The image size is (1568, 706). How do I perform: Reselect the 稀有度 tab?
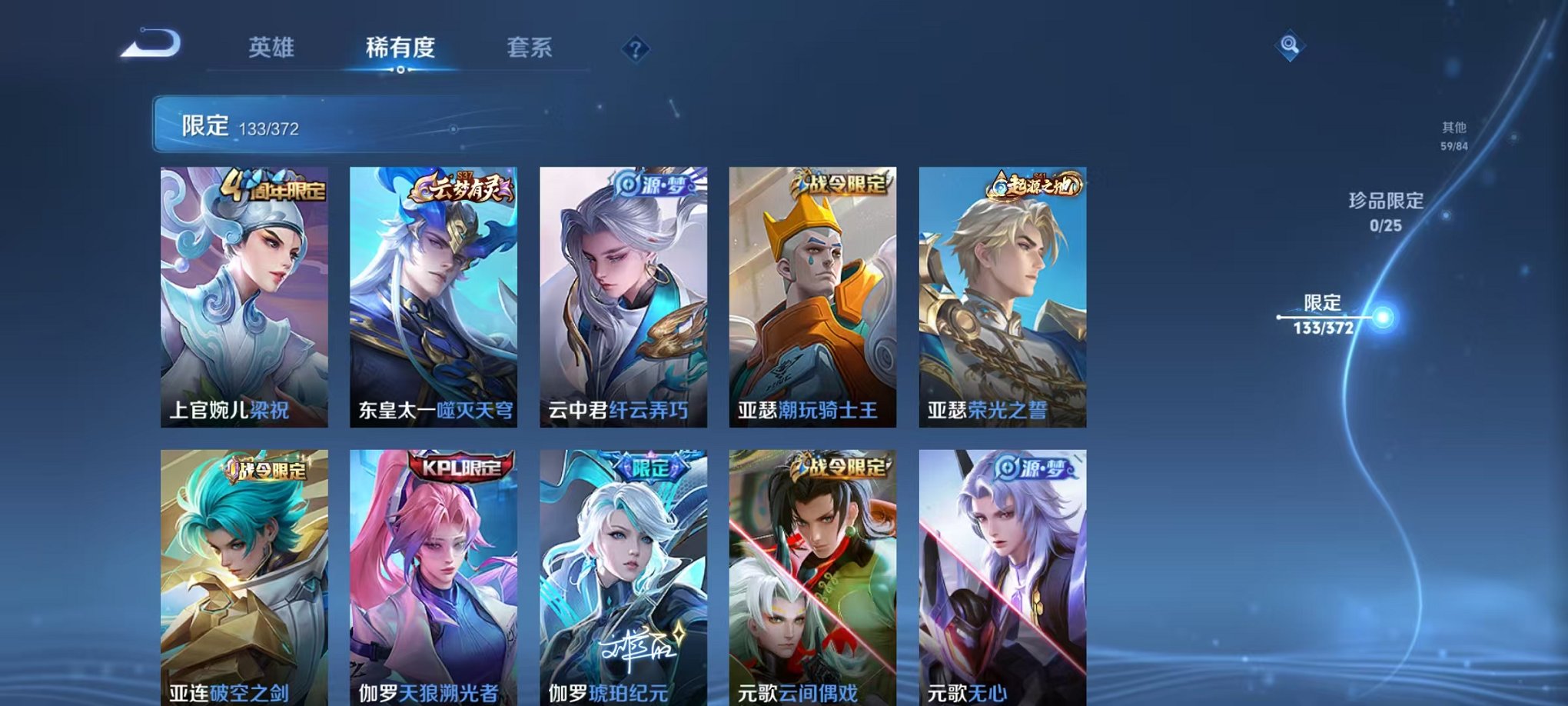click(402, 48)
